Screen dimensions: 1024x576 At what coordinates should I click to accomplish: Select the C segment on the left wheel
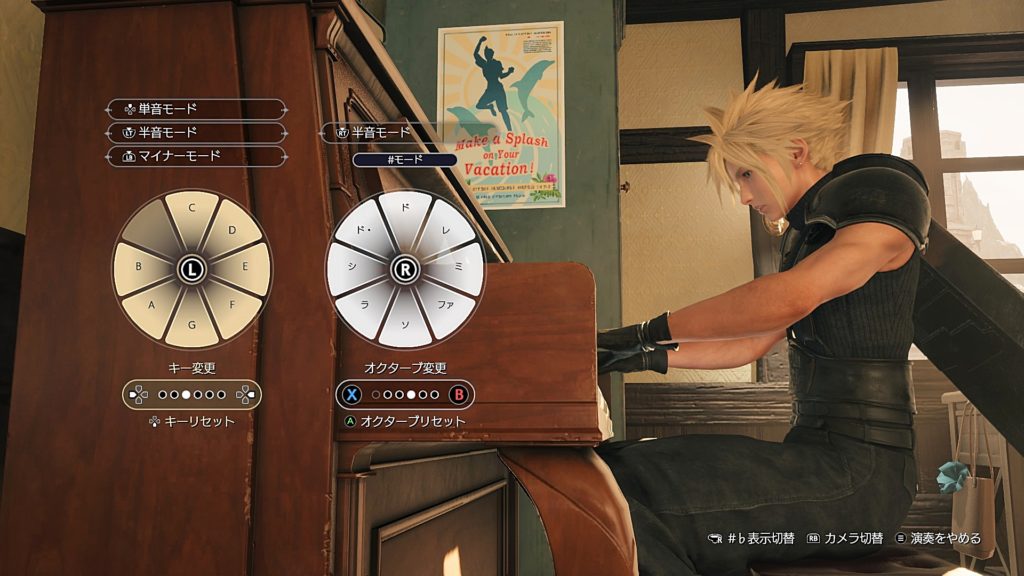point(190,213)
